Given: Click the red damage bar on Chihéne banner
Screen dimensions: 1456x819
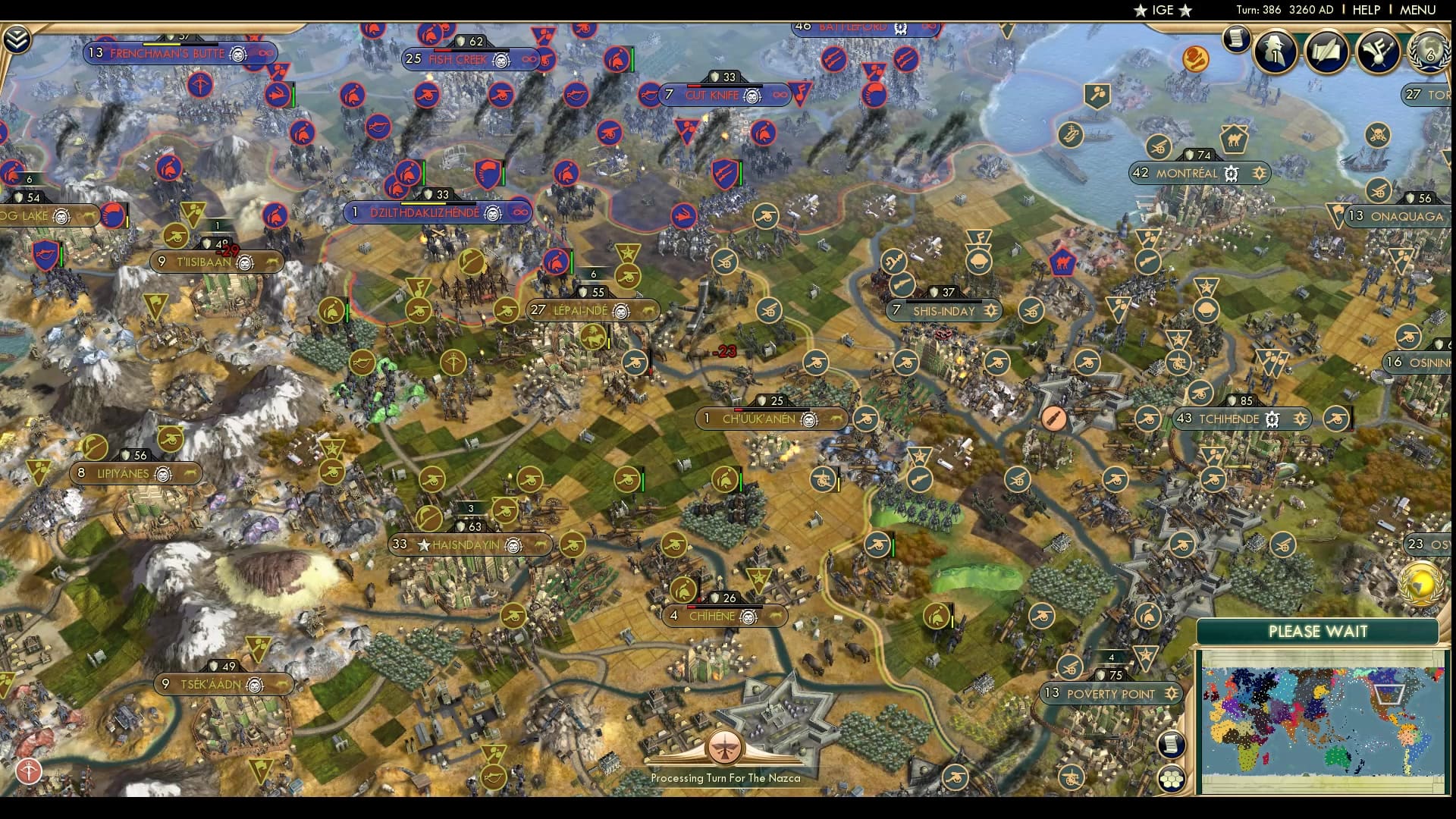Looking at the screenshot, I should 691,607.
